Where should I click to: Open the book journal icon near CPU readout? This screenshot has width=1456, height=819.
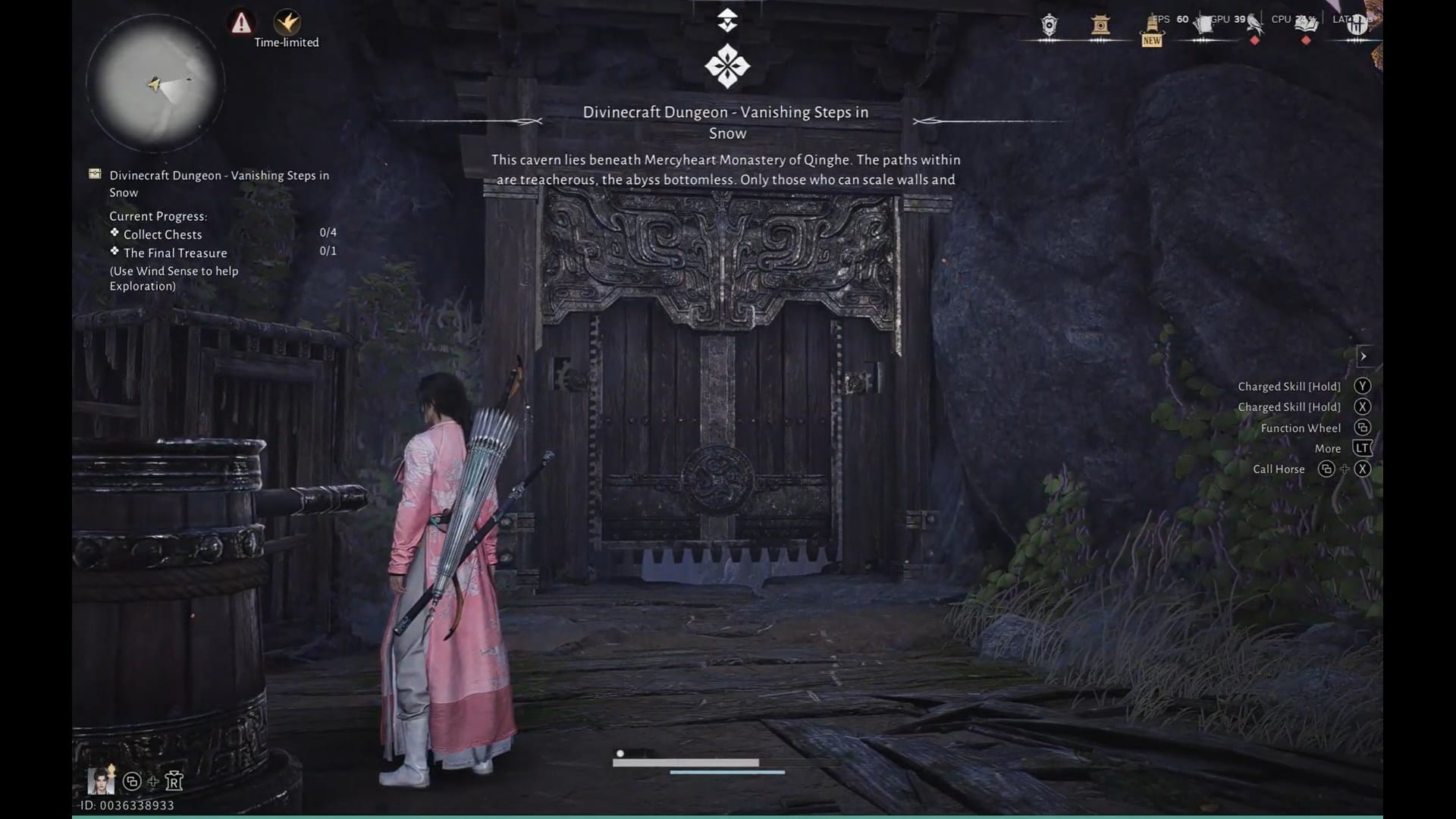click(x=1306, y=25)
